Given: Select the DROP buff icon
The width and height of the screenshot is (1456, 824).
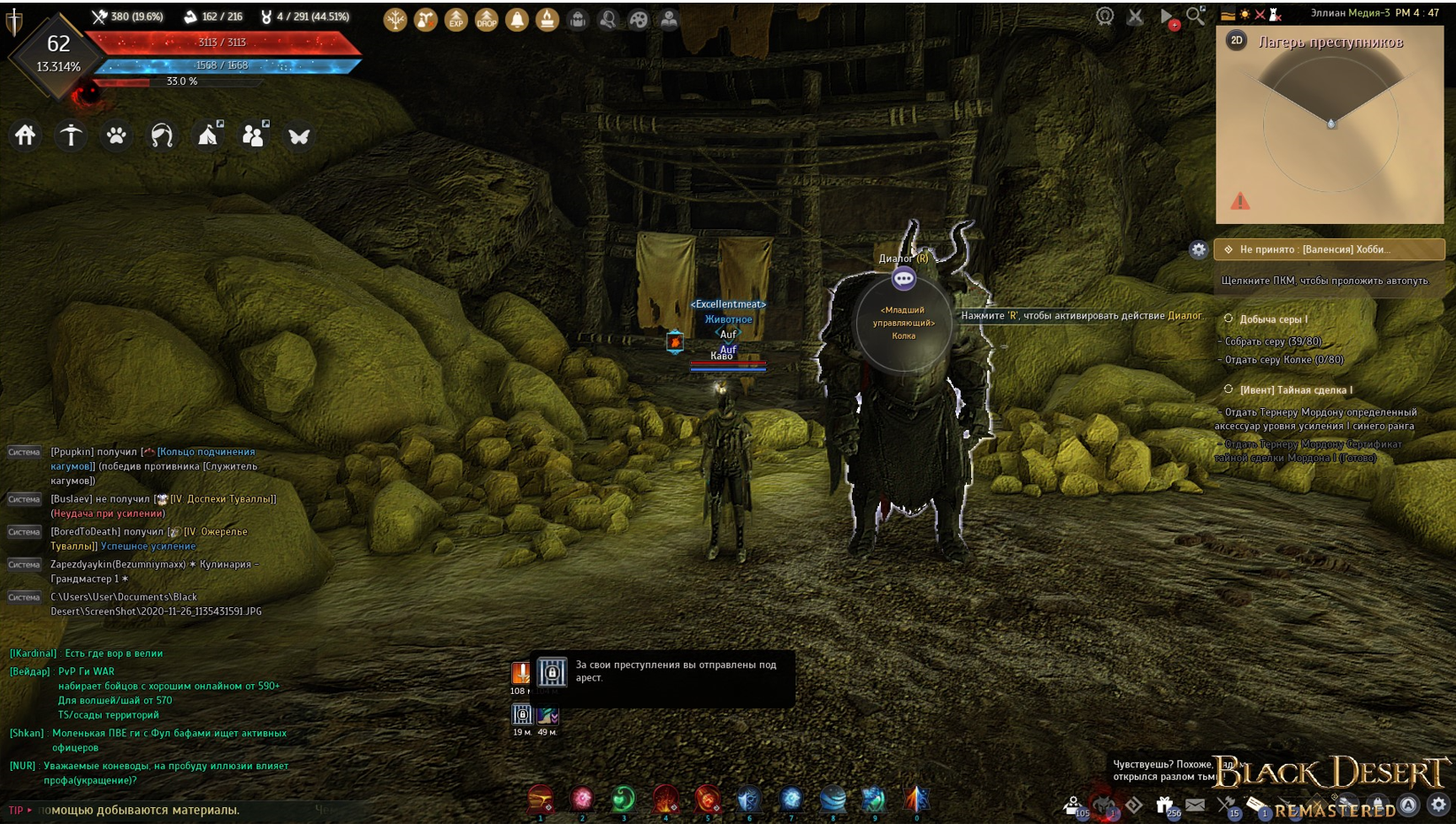Looking at the screenshot, I should pos(487,19).
